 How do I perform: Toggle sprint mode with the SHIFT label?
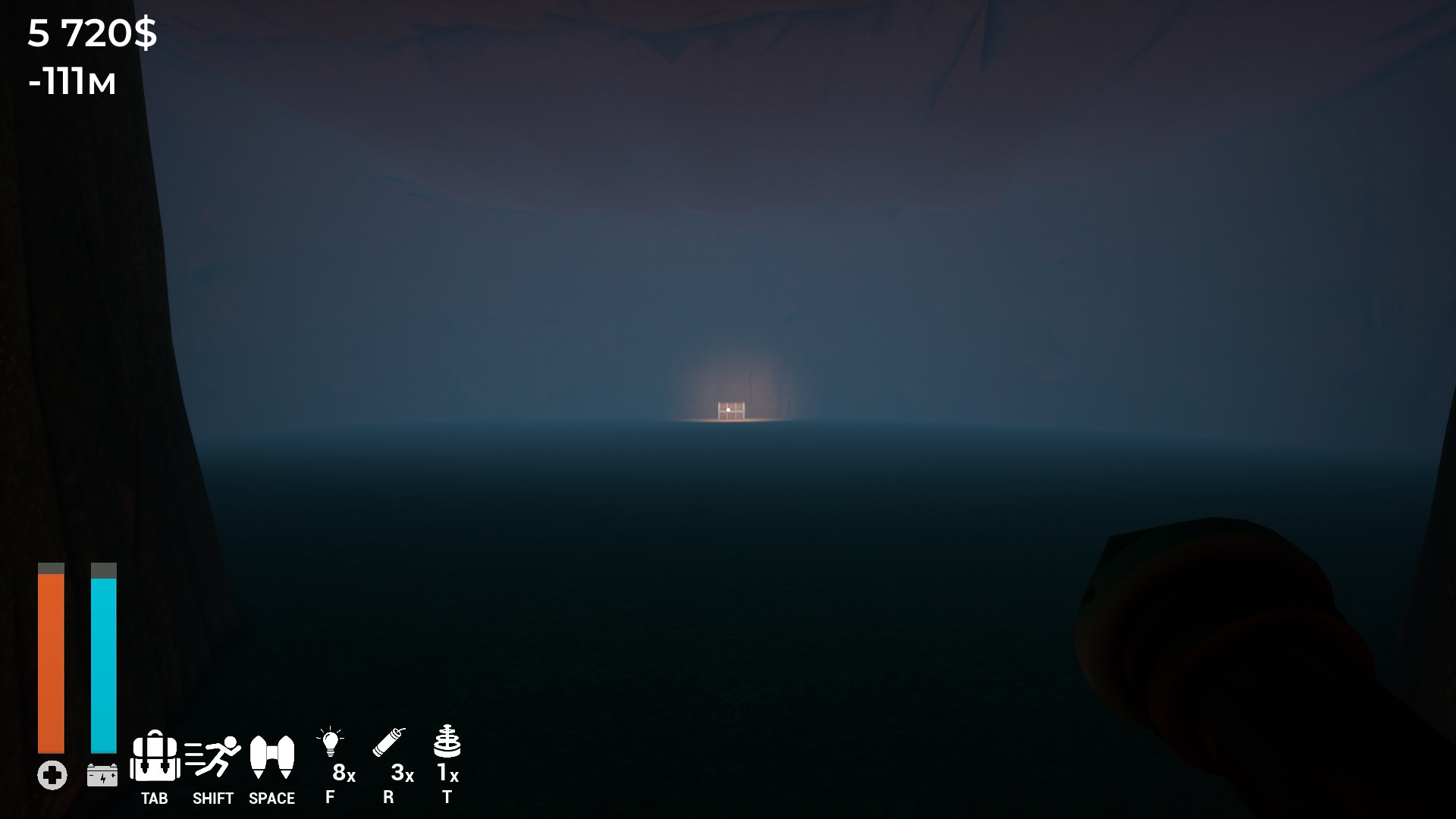pyautogui.click(x=212, y=799)
